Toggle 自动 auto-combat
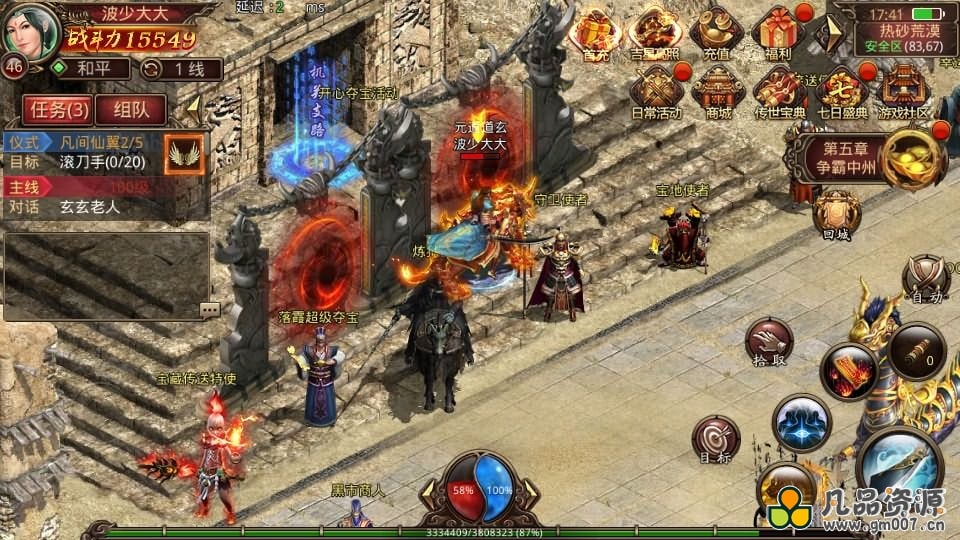 tap(925, 279)
